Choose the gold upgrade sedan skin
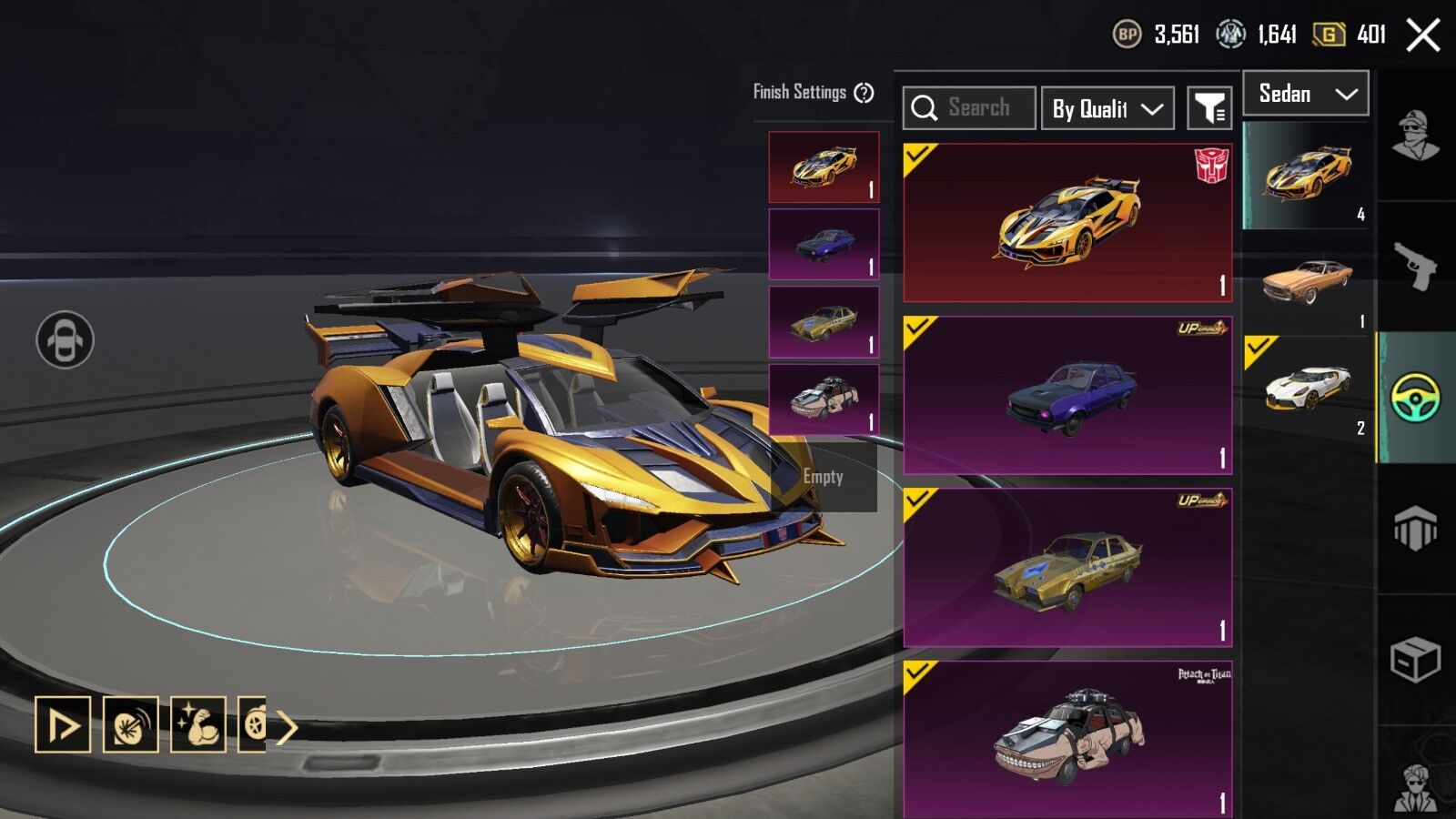Viewport: 1456px width, 819px height. point(1067,568)
